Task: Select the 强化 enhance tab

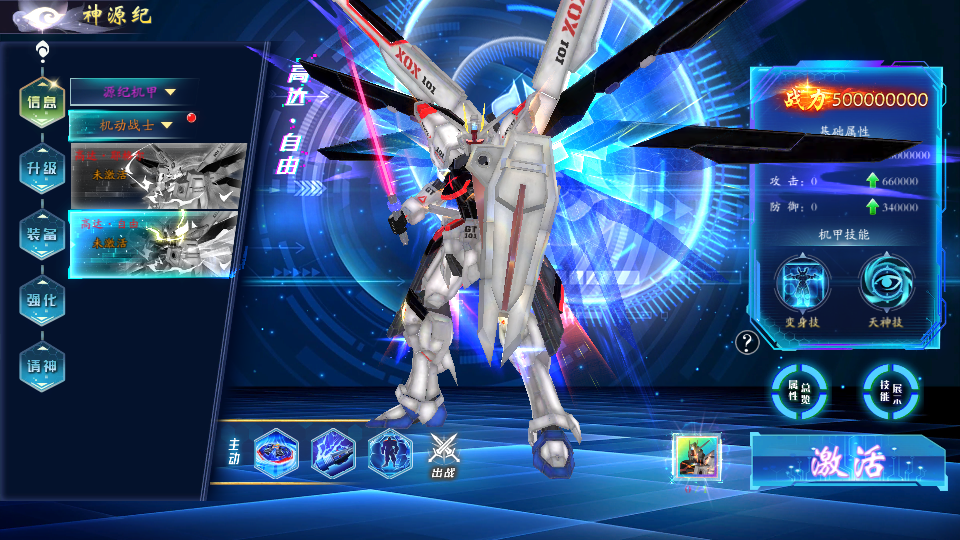Action: coord(42,300)
